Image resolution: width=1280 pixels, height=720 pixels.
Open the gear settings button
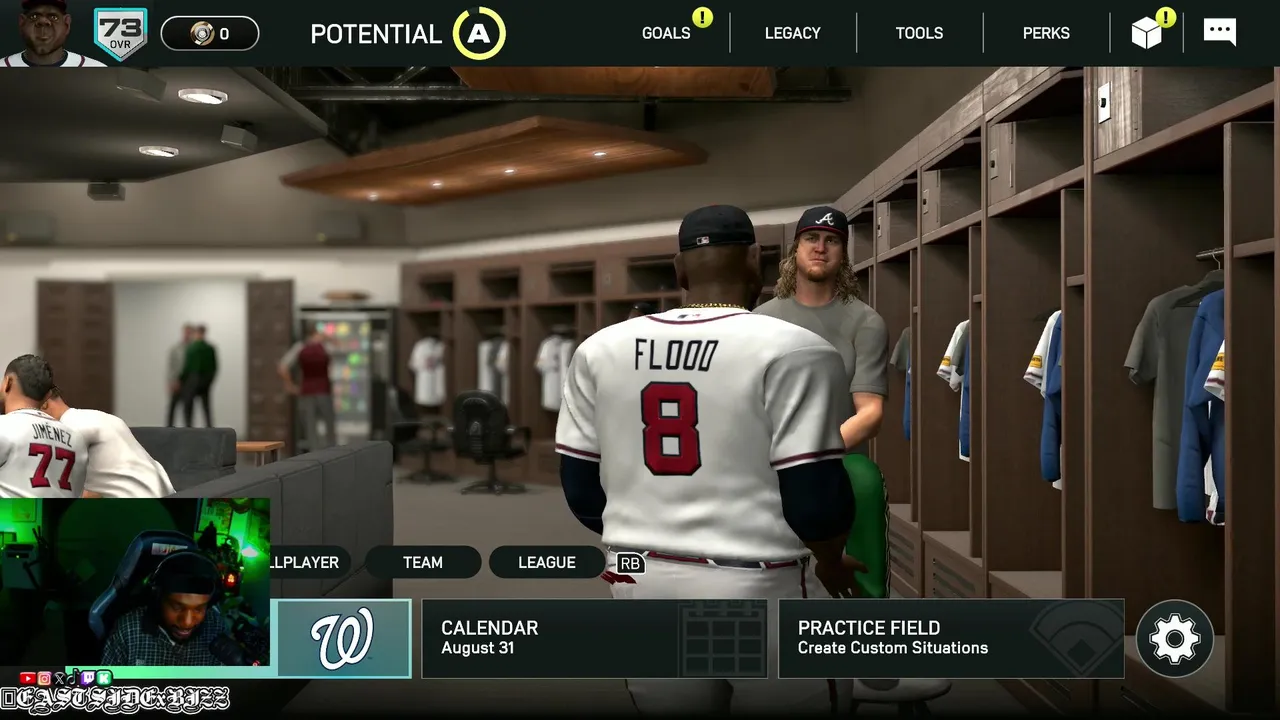click(1174, 638)
